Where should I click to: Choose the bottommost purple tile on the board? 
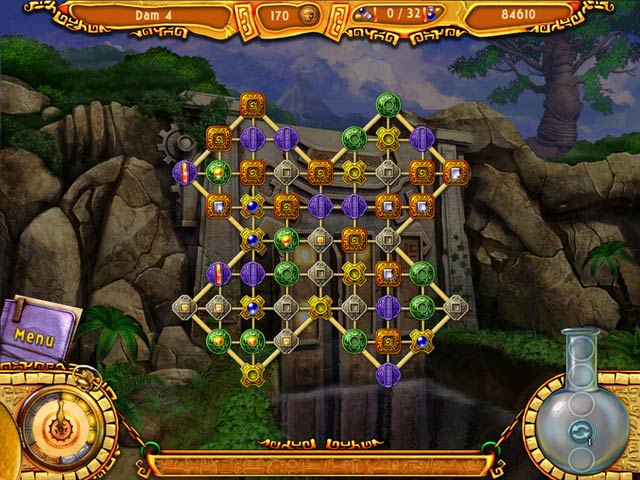(388, 375)
